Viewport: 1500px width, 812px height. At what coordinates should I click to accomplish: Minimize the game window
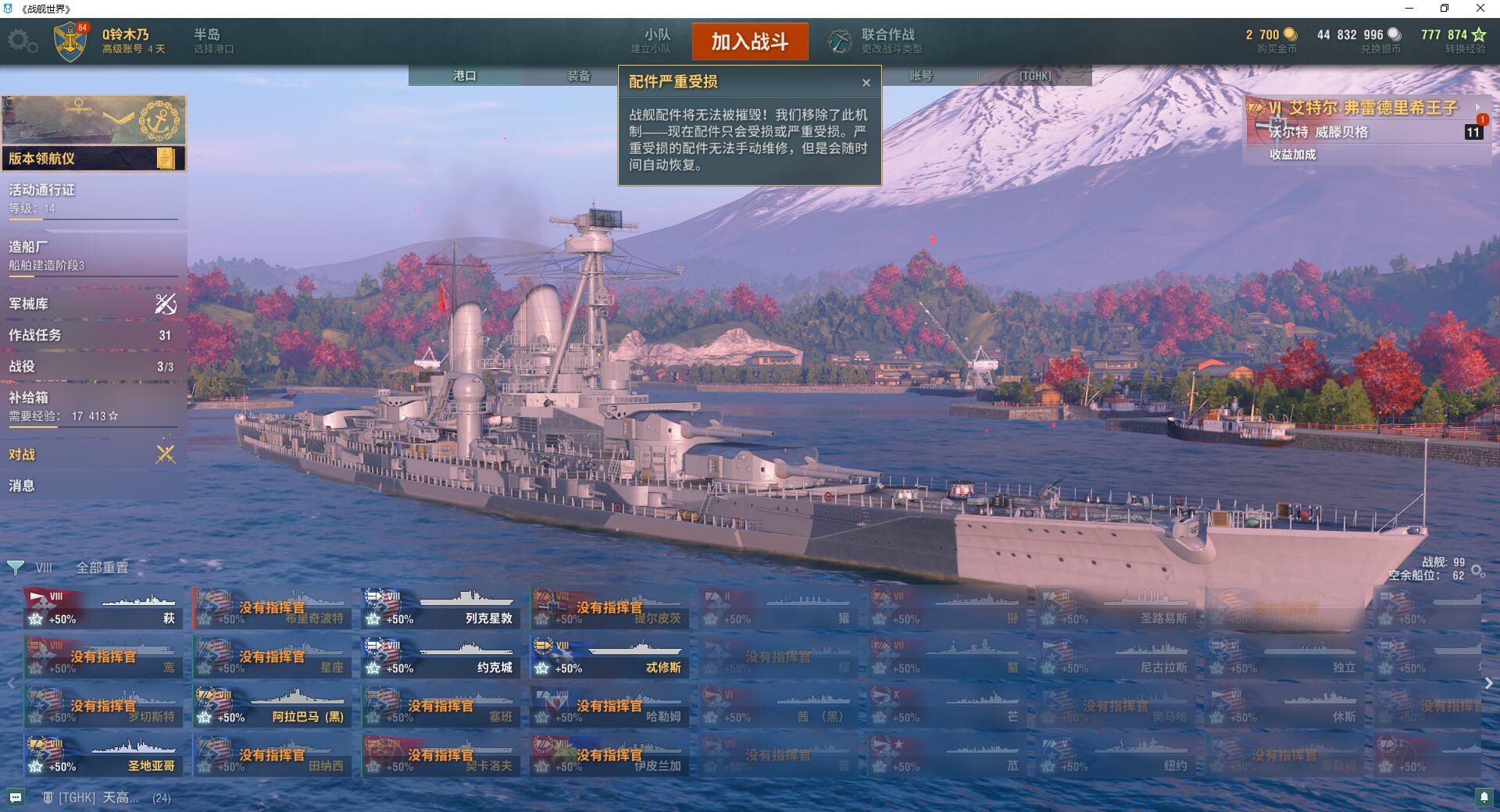point(1409,9)
